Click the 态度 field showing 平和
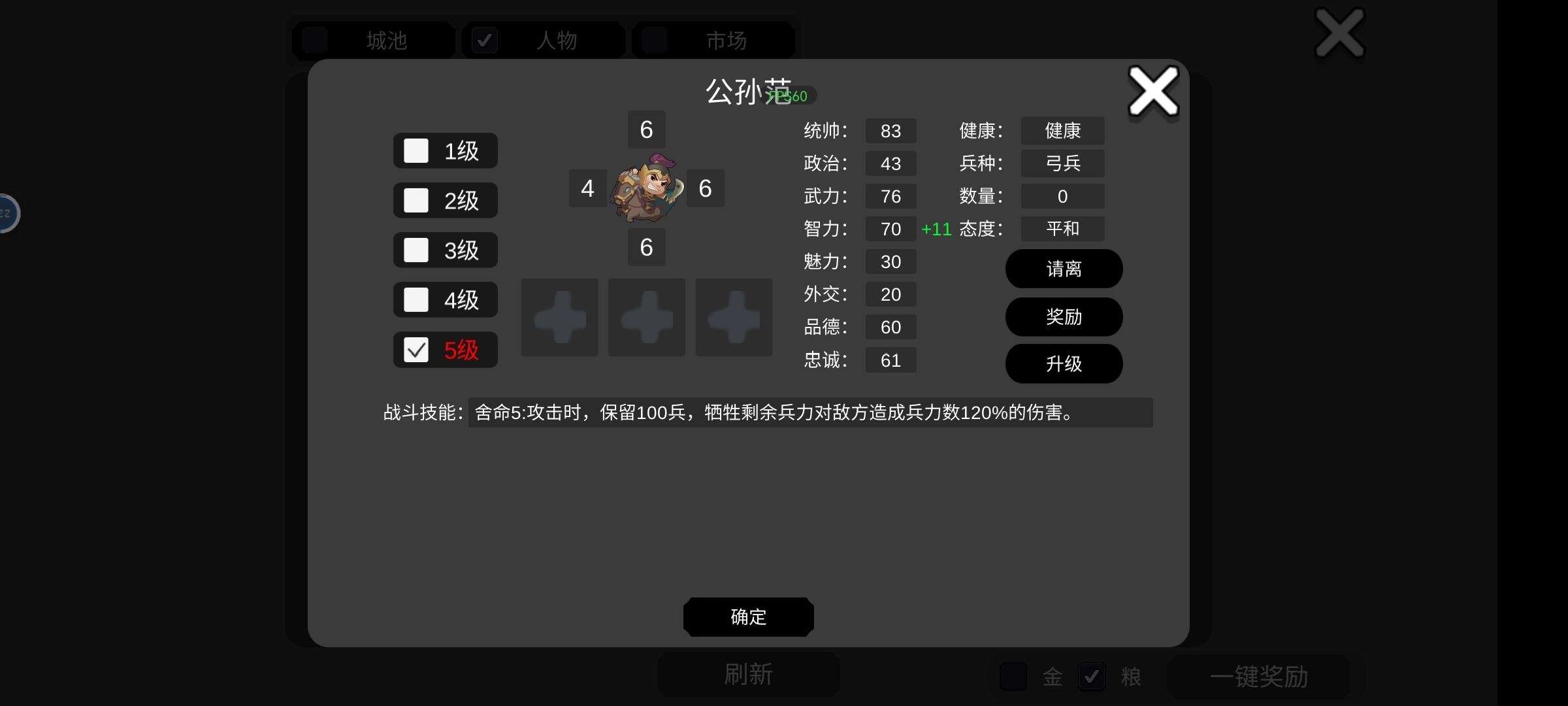Image resolution: width=1568 pixels, height=706 pixels. coord(1062,228)
